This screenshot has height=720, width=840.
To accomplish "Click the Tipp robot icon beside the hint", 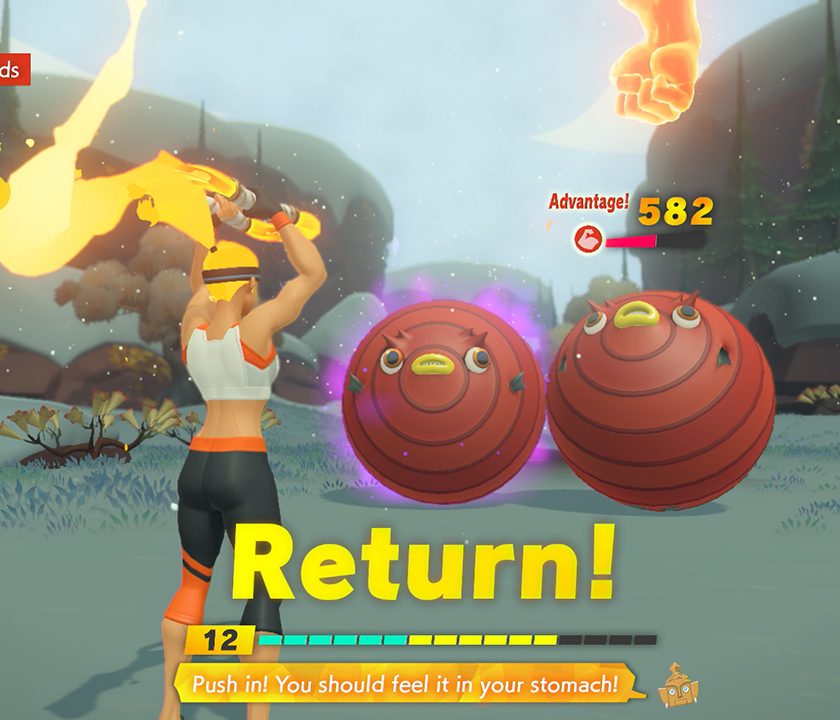I will click(679, 685).
